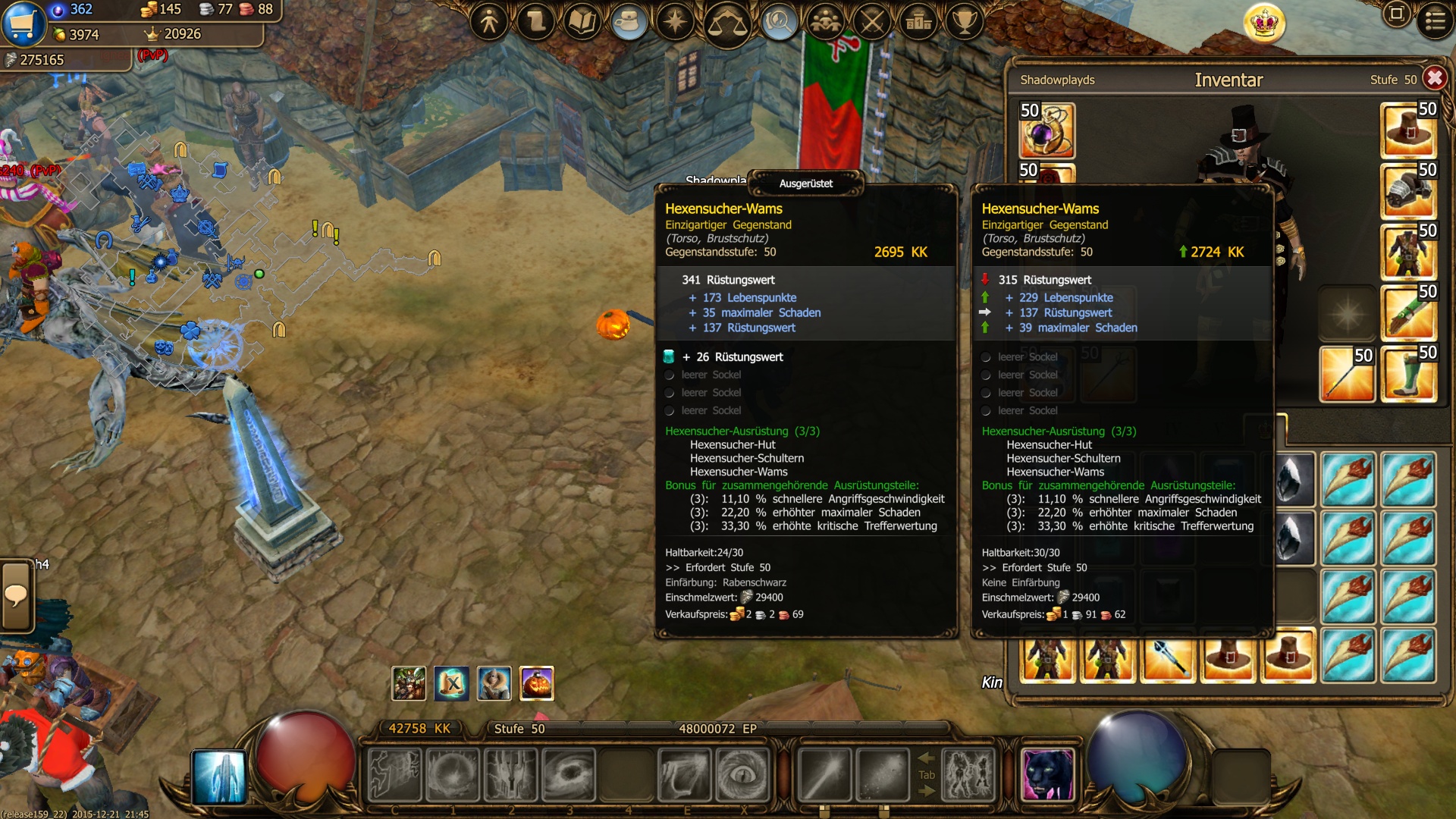1456x819 pixels.
Task: Open the trophy achievements icon
Action: [x=965, y=22]
